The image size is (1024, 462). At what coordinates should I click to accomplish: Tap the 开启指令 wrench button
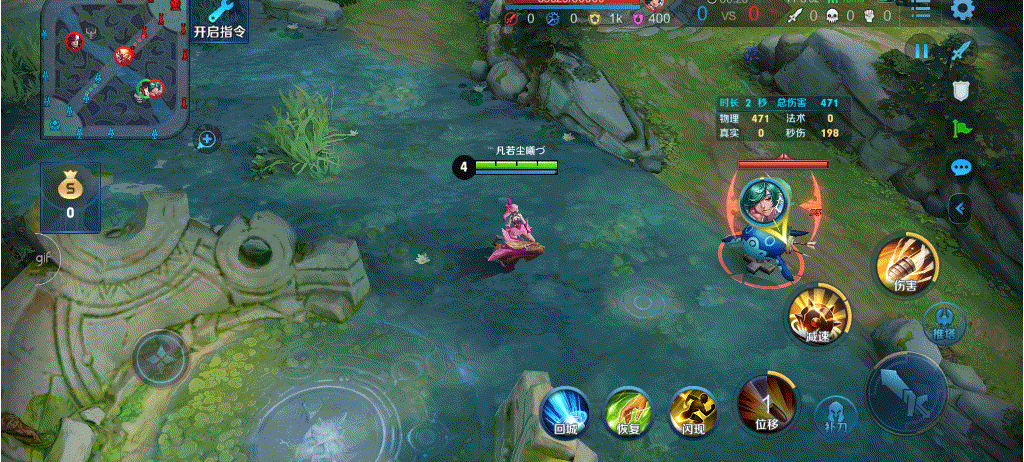click(219, 20)
